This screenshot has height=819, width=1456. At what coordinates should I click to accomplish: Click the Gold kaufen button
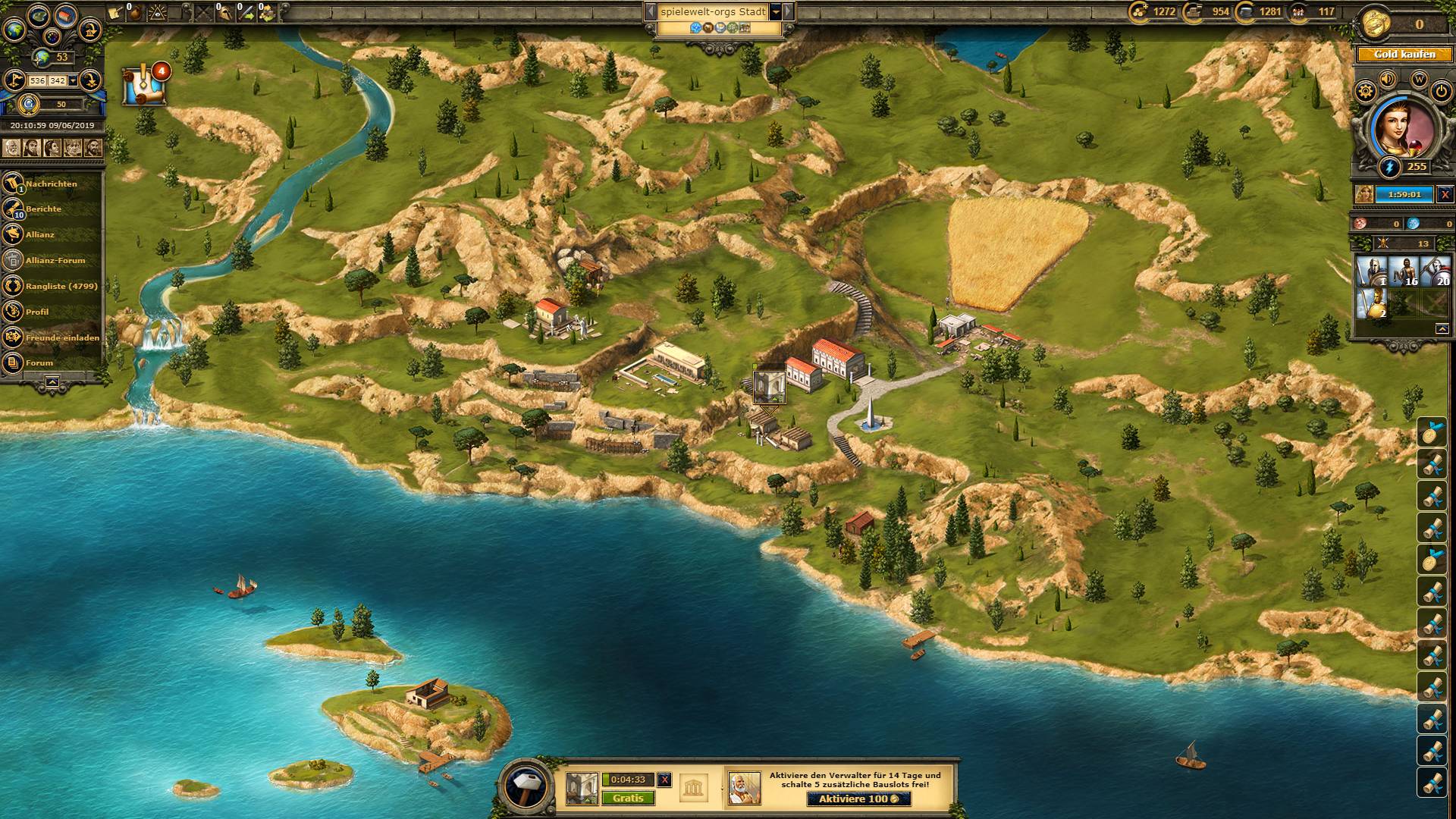(x=1404, y=55)
